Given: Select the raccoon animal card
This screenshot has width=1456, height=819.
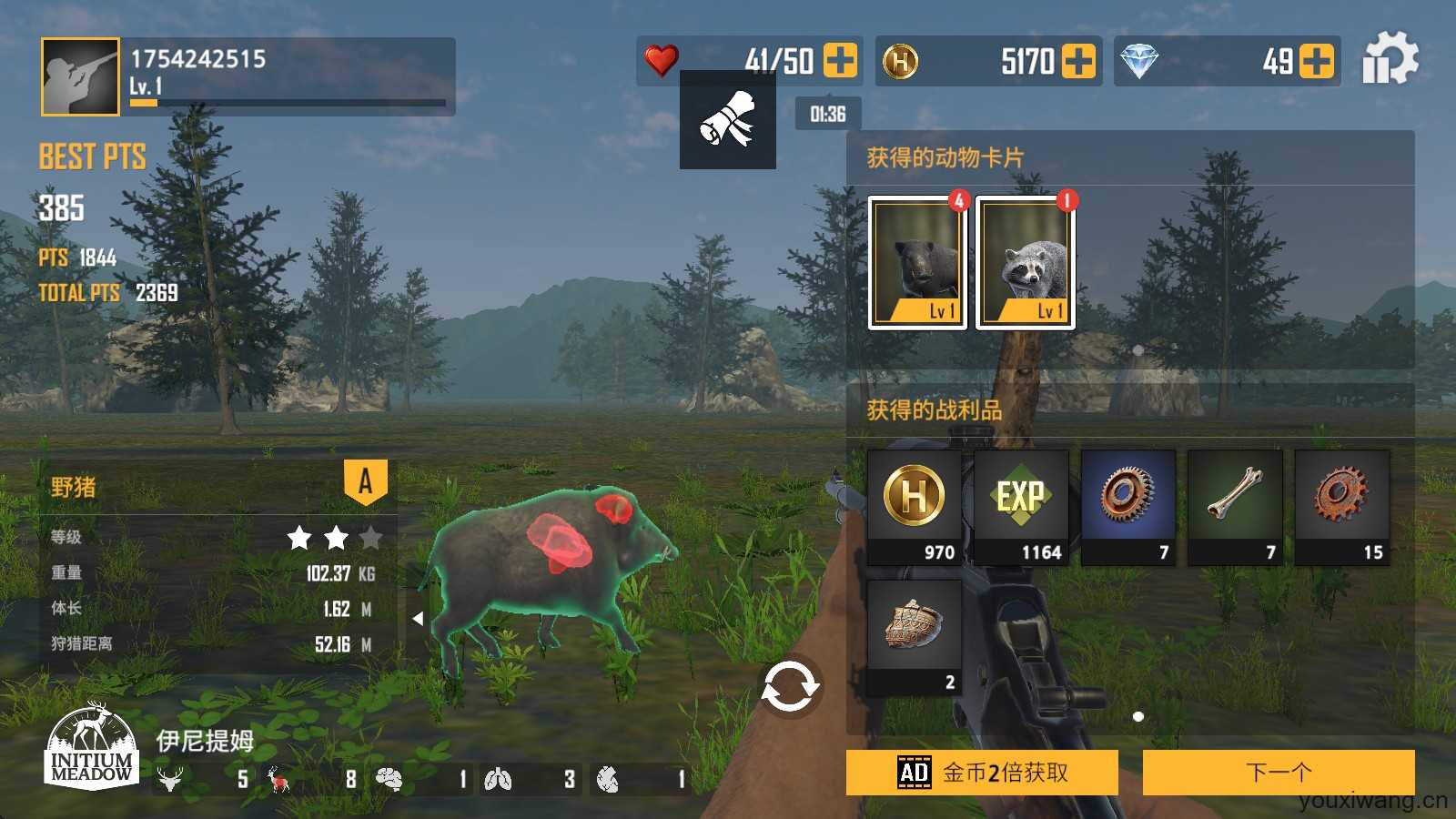Looking at the screenshot, I should [x=1025, y=262].
